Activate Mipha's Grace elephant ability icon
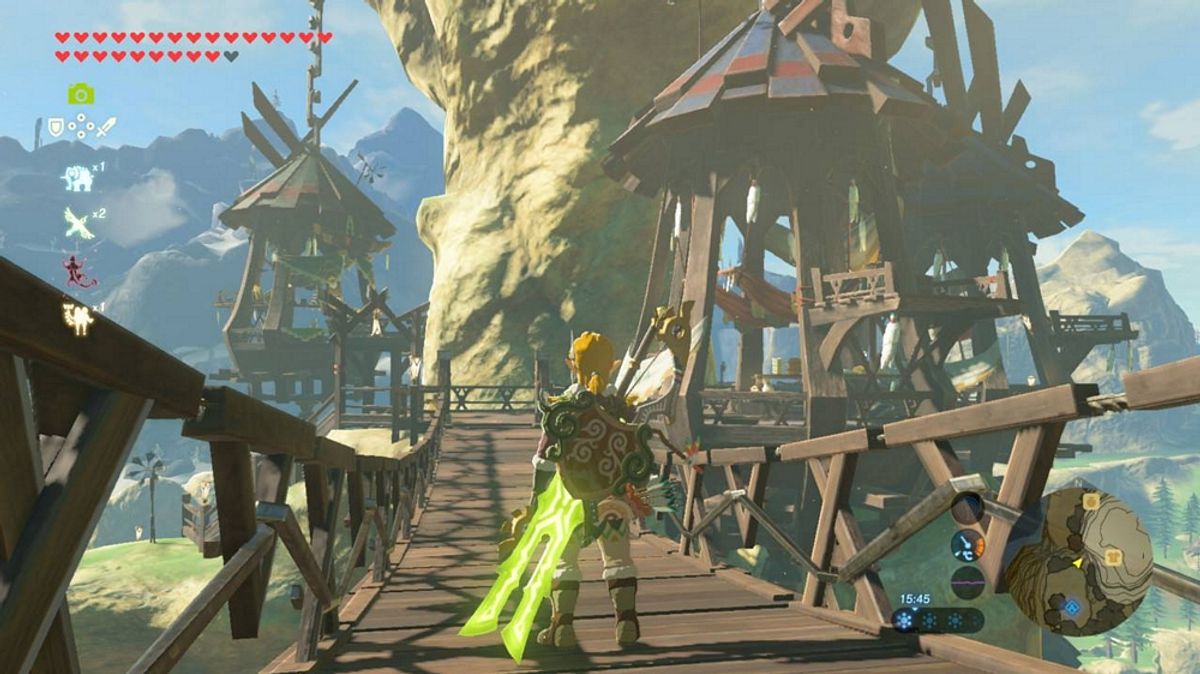Screen dimensions: 1200x674 pyautogui.click(x=77, y=178)
